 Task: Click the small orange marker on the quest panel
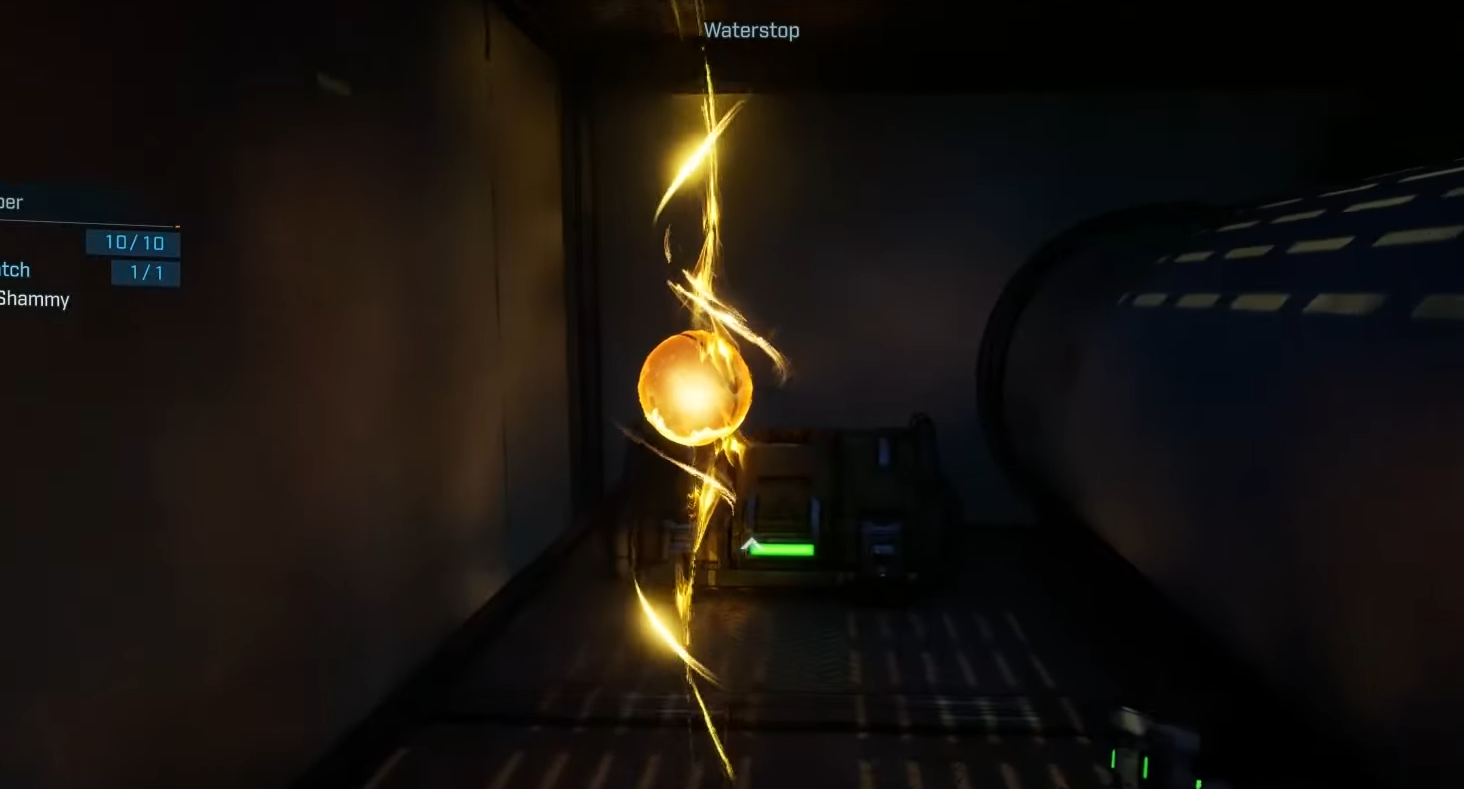[x=177, y=226]
